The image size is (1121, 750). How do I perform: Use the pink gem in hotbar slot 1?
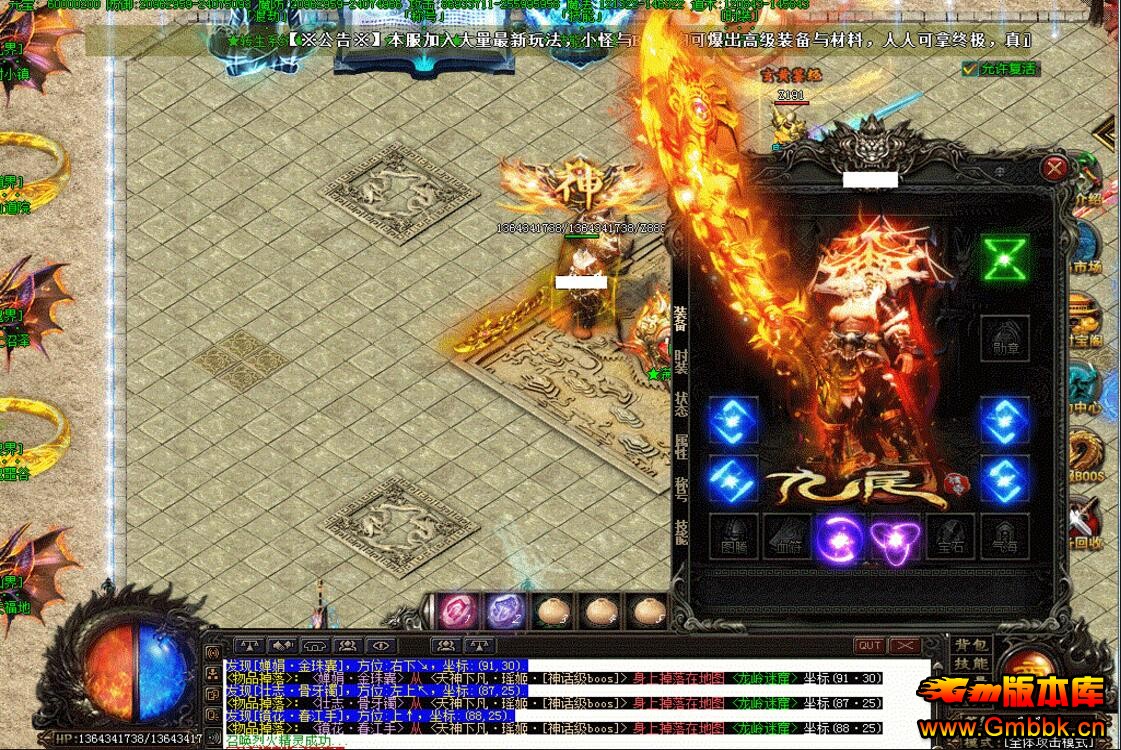[x=459, y=610]
